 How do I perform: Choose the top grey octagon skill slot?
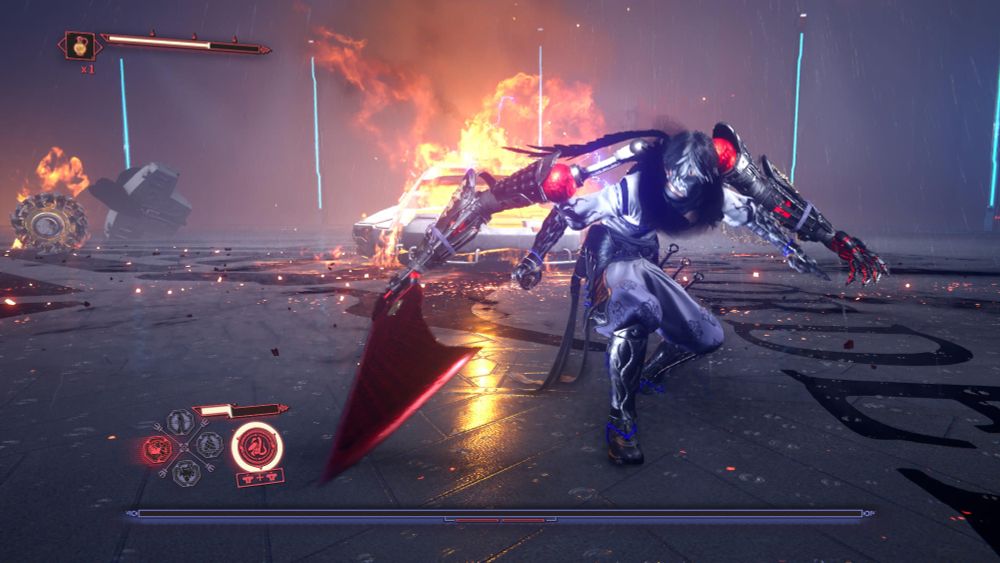[x=181, y=423]
